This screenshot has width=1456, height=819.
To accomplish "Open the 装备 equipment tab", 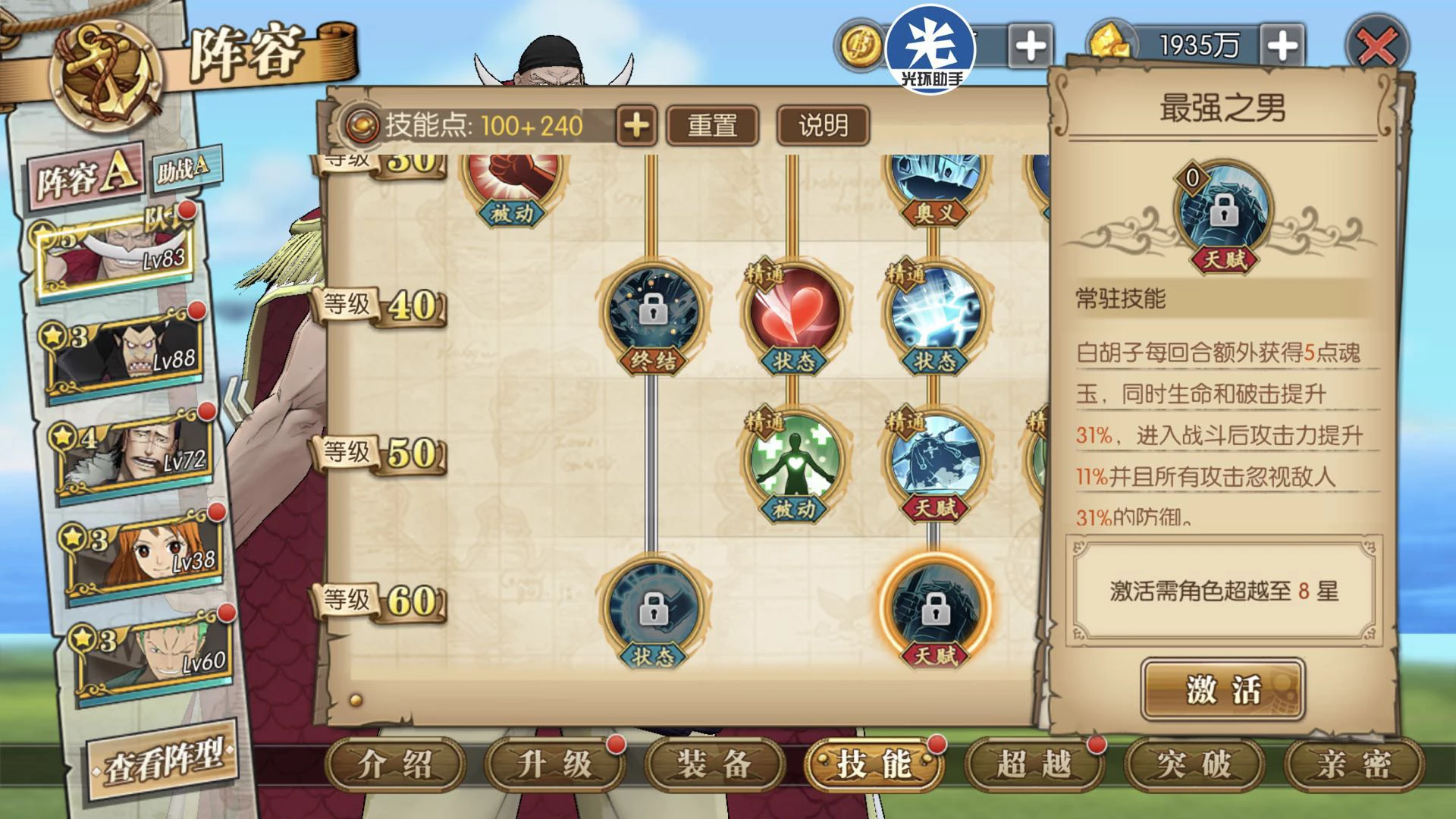I will pos(714,764).
